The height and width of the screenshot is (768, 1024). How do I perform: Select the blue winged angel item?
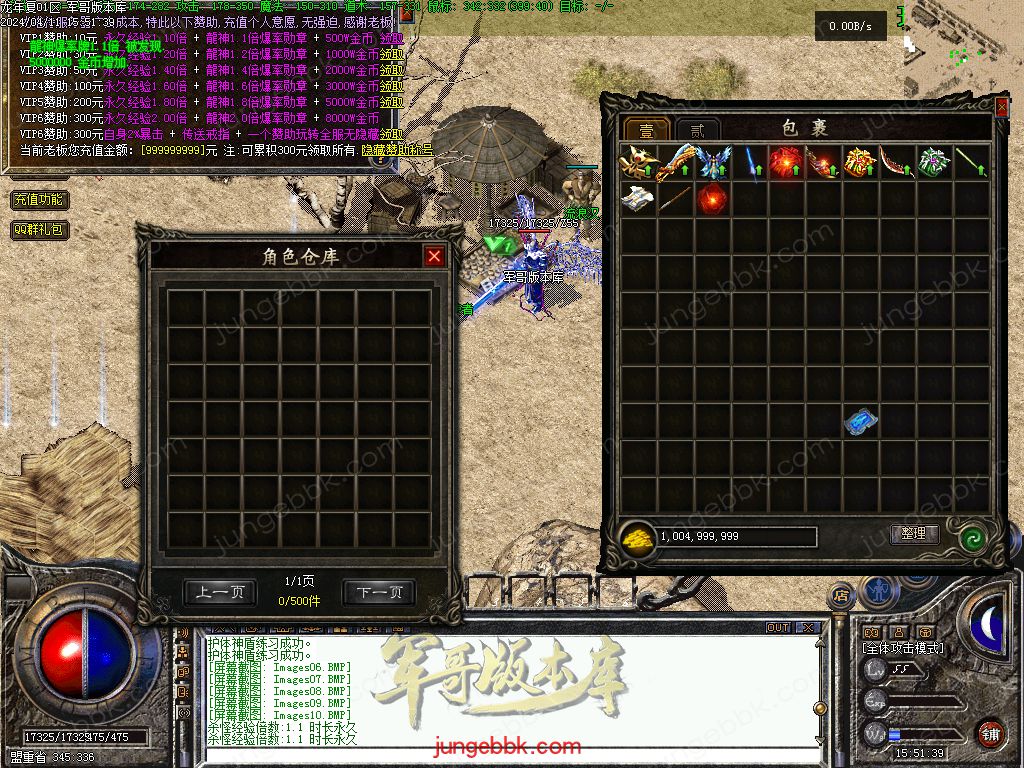[712, 162]
